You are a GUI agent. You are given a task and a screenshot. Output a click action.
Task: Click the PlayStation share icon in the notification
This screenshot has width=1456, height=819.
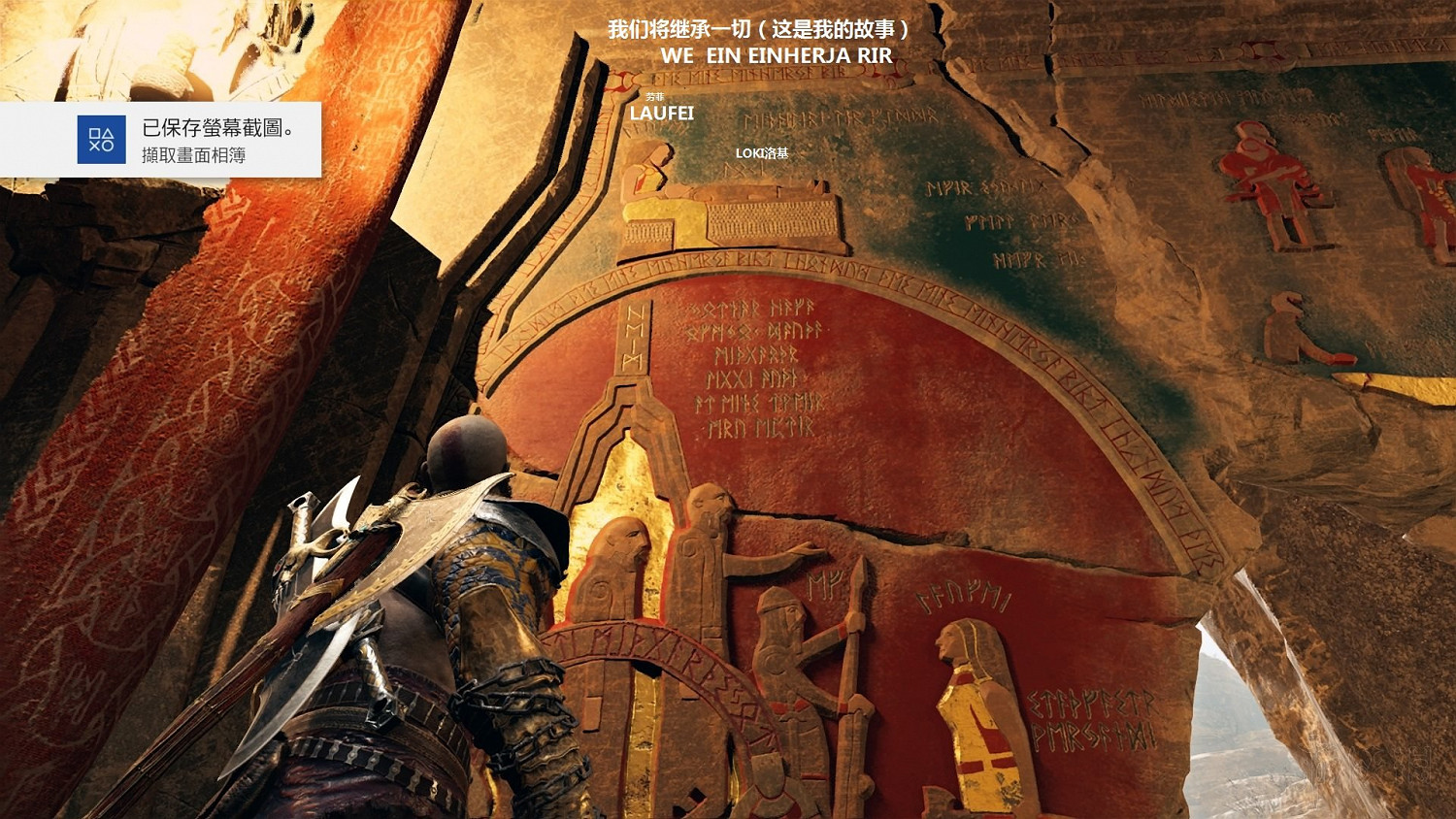click(x=101, y=139)
